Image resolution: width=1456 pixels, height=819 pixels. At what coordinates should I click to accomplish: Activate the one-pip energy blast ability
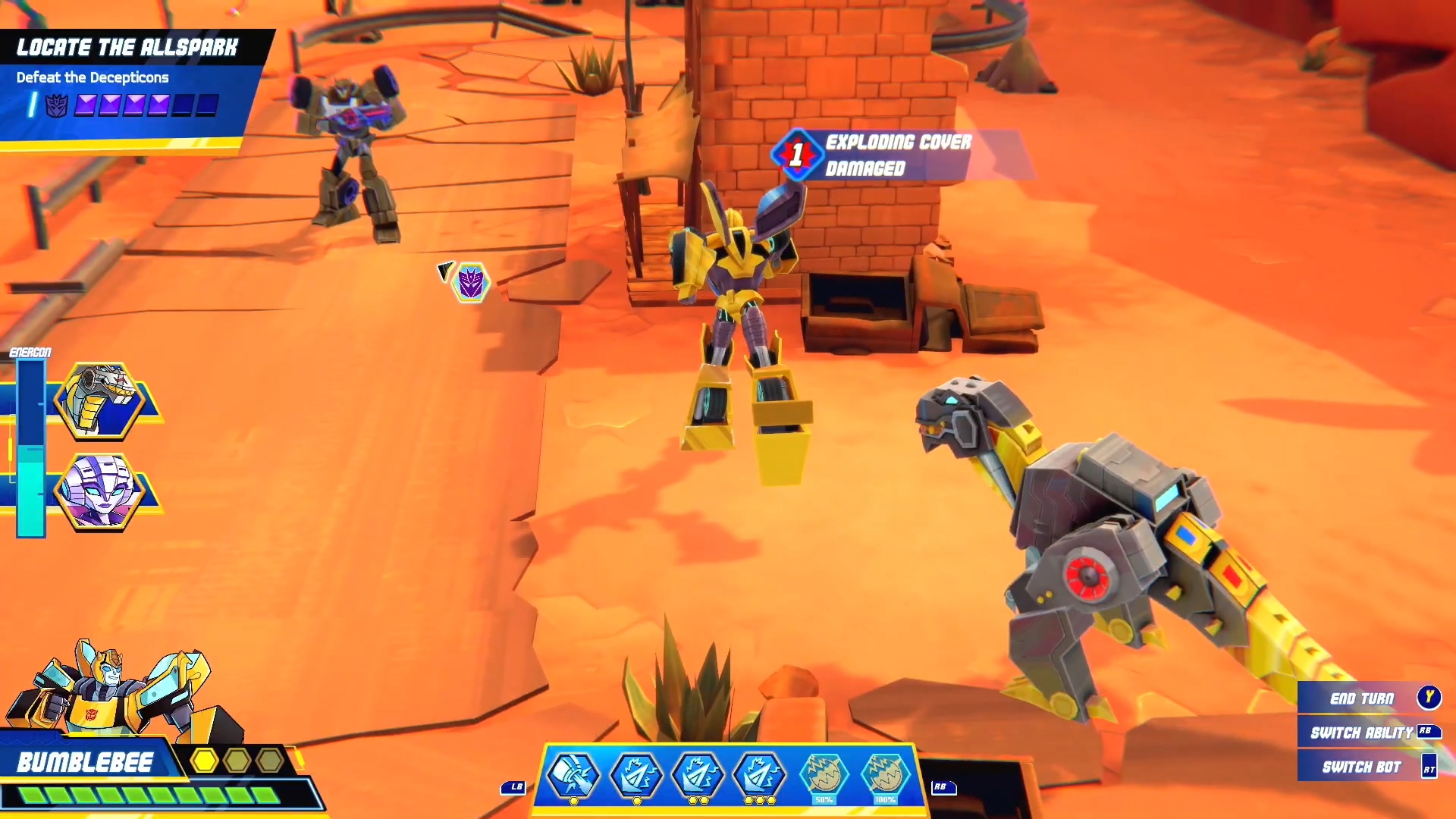pyautogui.click(x=636, y=775)
